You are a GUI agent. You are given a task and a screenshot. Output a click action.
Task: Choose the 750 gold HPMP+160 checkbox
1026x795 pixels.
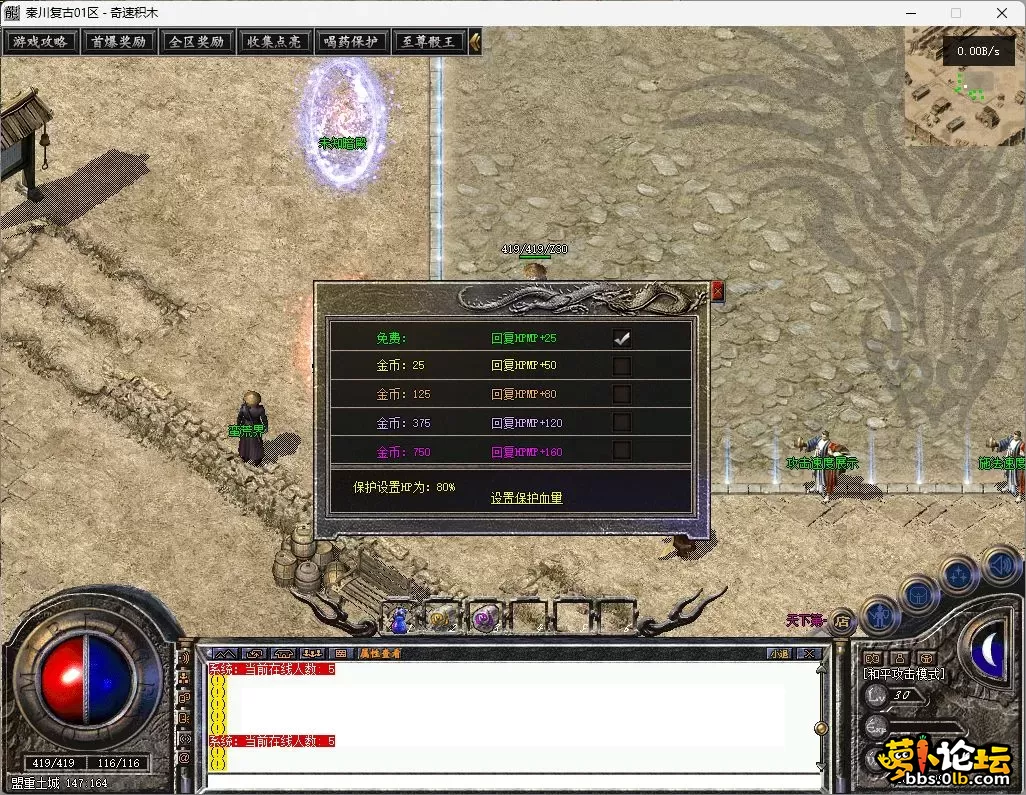622,451
